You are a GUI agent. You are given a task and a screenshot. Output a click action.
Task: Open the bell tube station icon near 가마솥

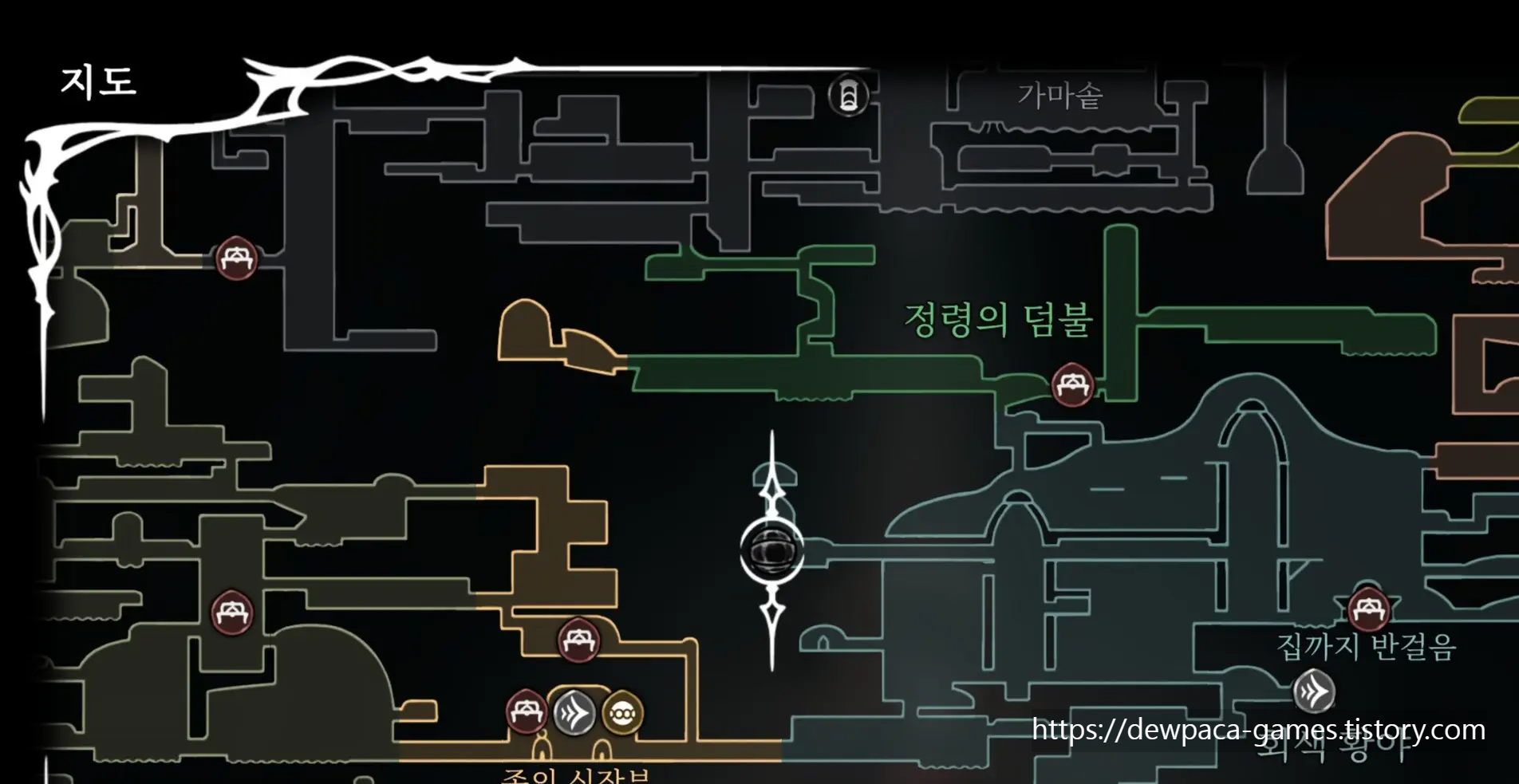[x=848, y=97]
